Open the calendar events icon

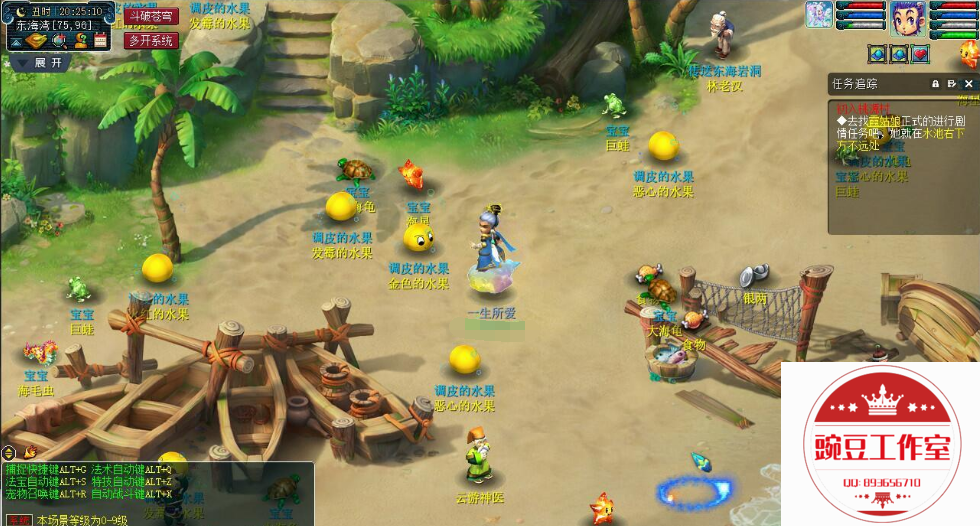click(100, 41)
